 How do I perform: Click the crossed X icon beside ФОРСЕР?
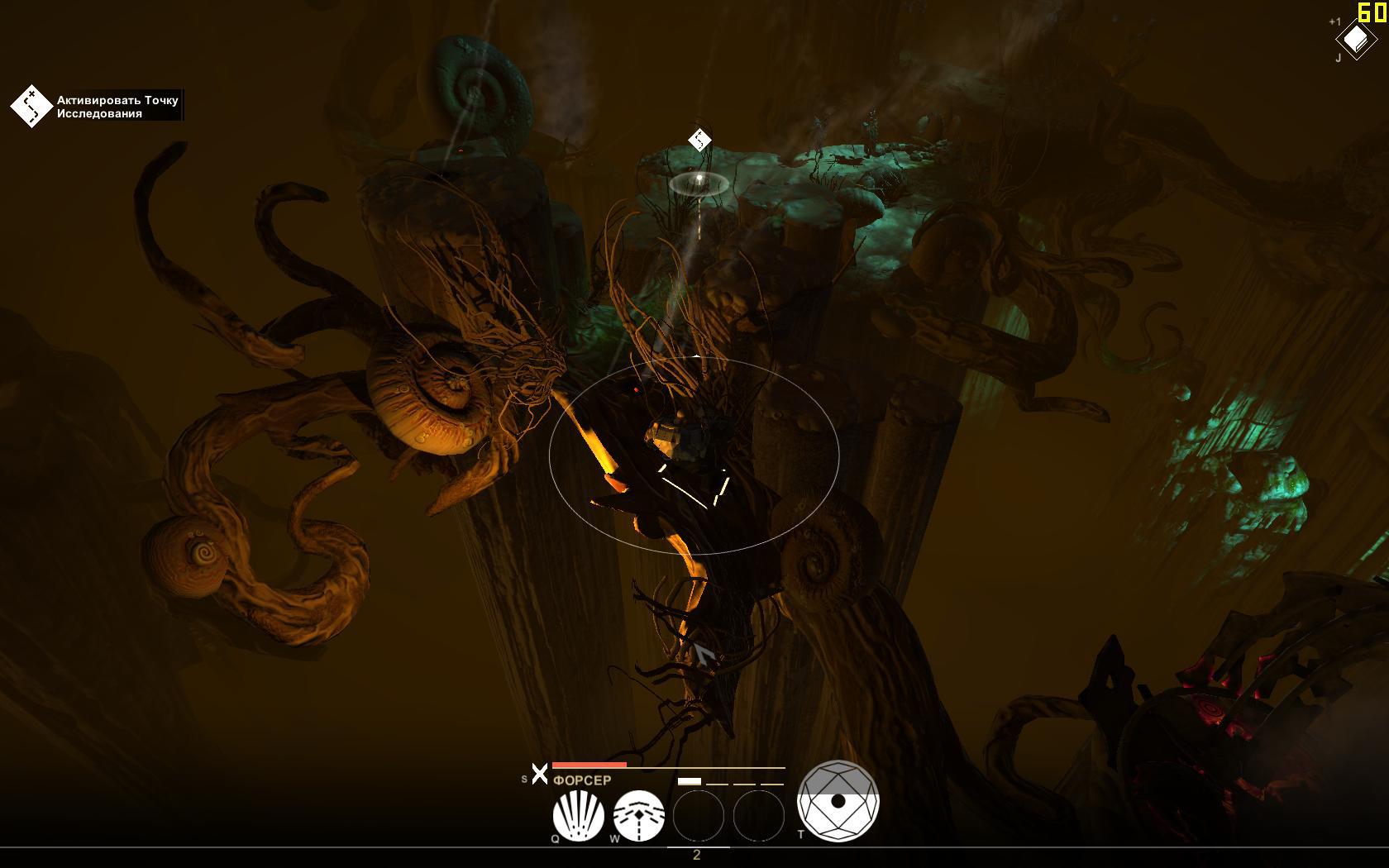[x=539, y=775]
